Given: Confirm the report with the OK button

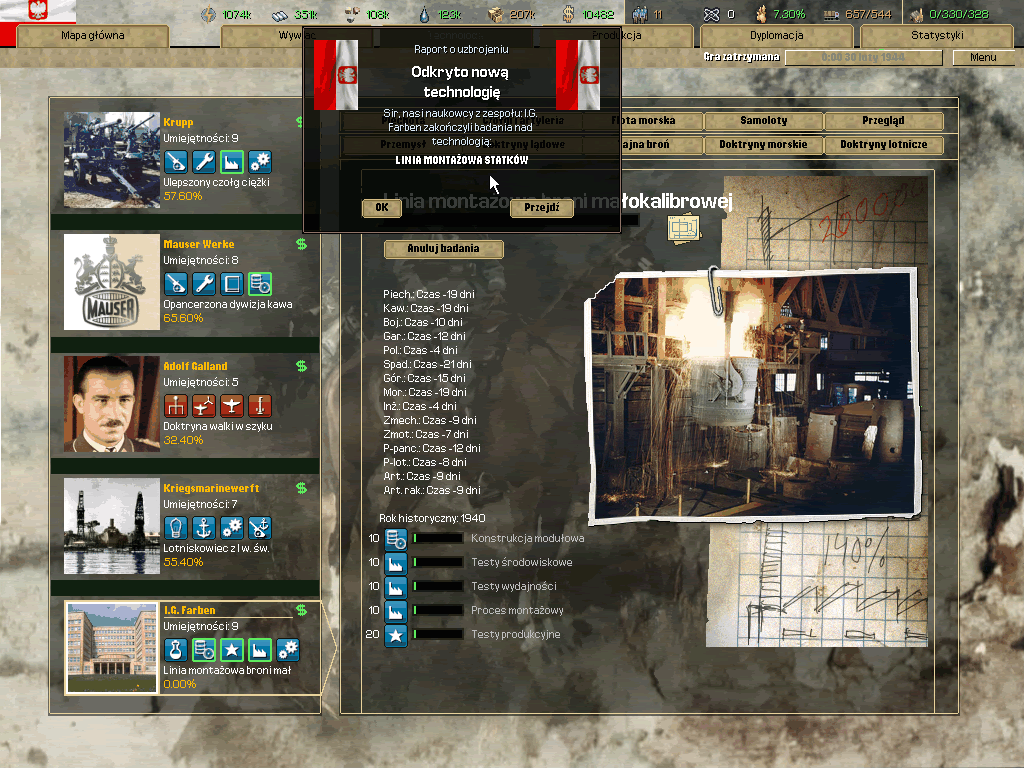Looking at the screenshot, I should click(381, 208).
